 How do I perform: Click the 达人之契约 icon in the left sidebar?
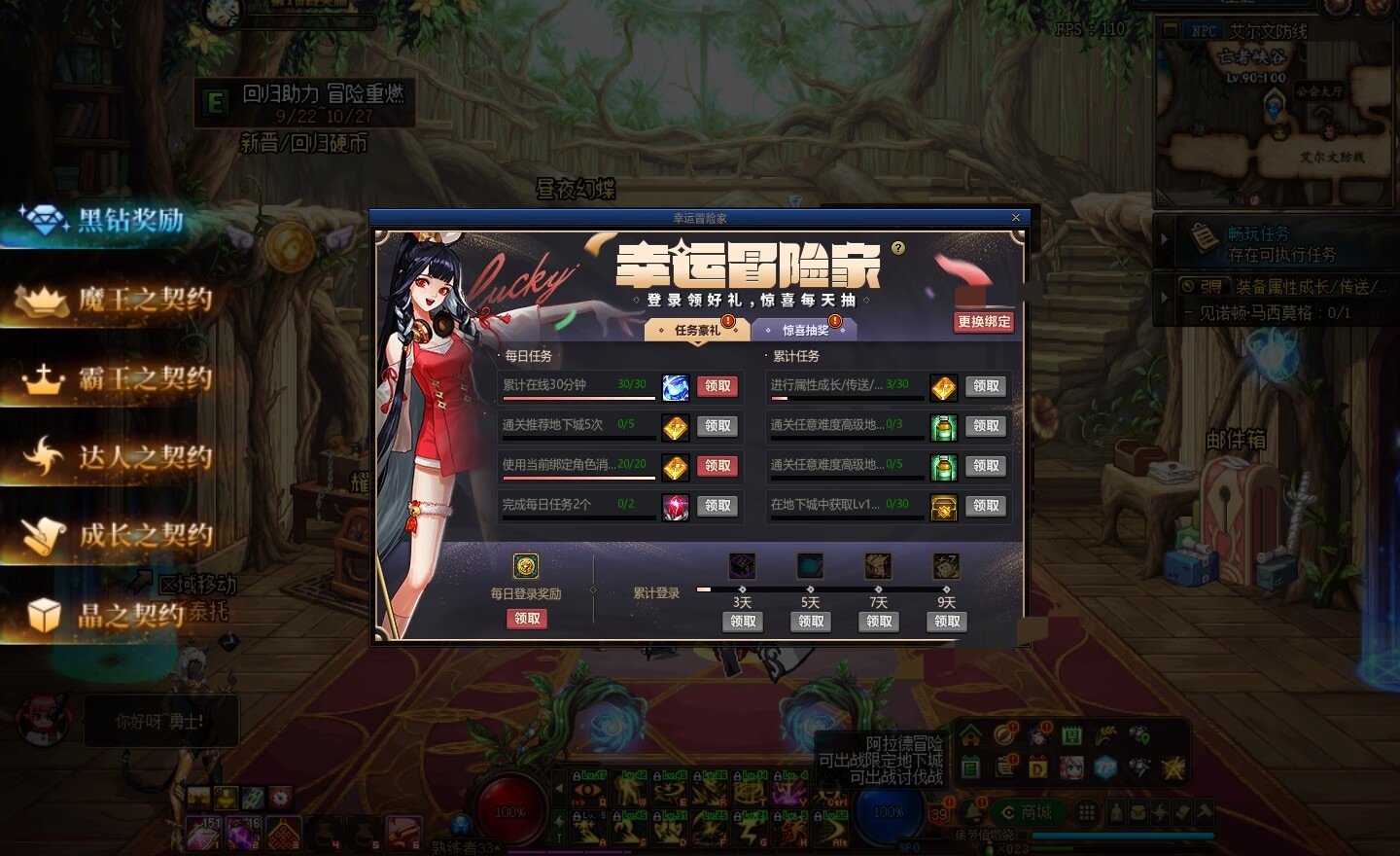pyautogui.click(x=42, y=456)
